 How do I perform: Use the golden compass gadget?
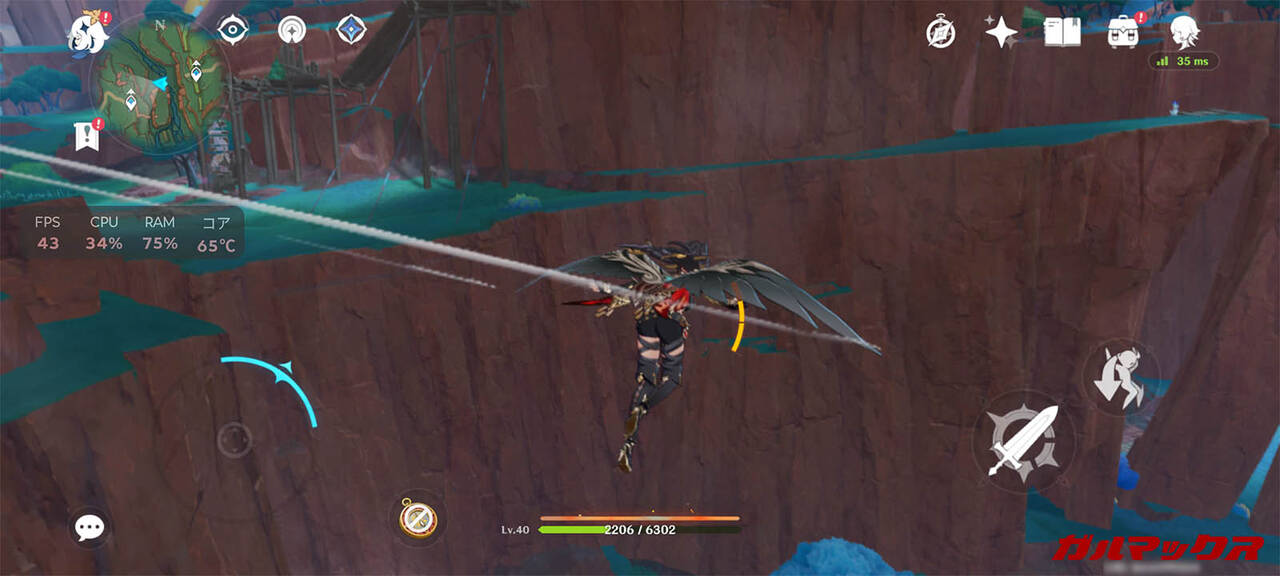(418, 517)
